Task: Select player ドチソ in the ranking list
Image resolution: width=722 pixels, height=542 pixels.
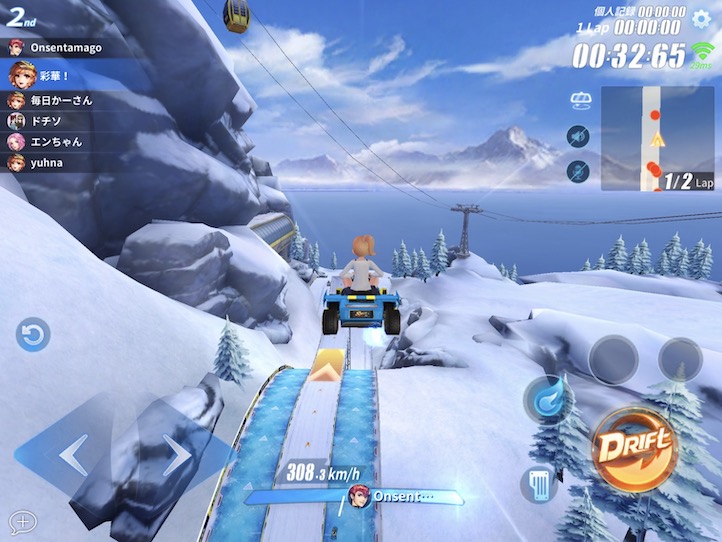Action: [x=45, y=121]
